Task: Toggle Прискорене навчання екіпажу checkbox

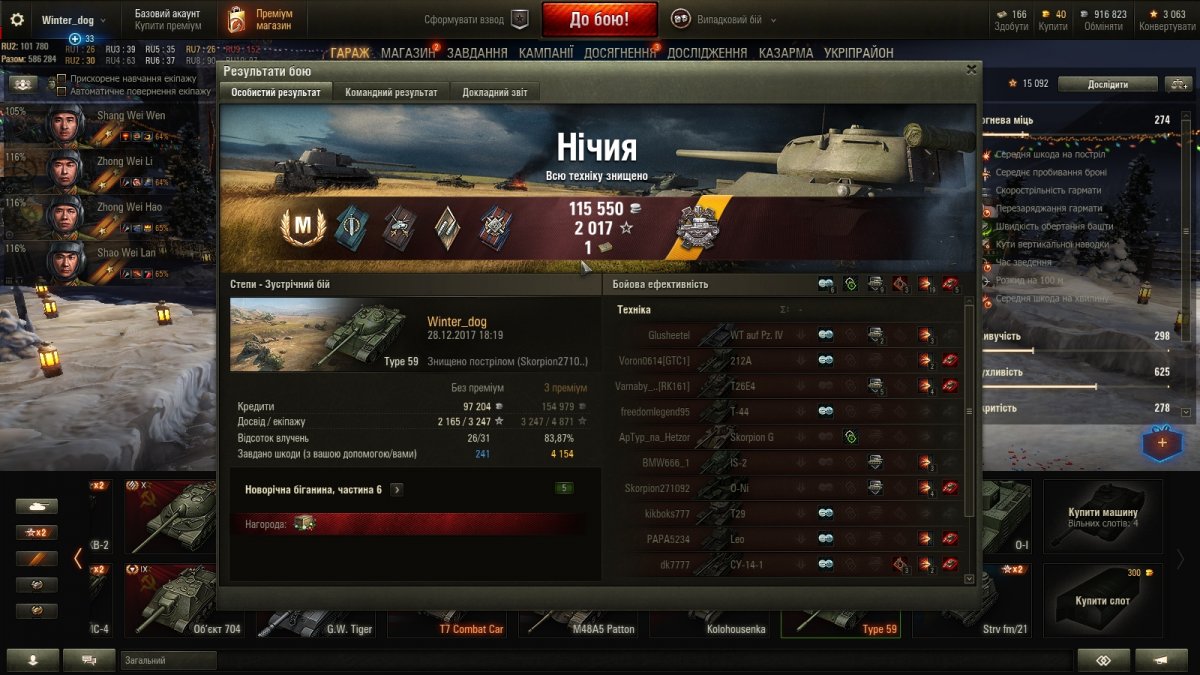Action: 62,79
